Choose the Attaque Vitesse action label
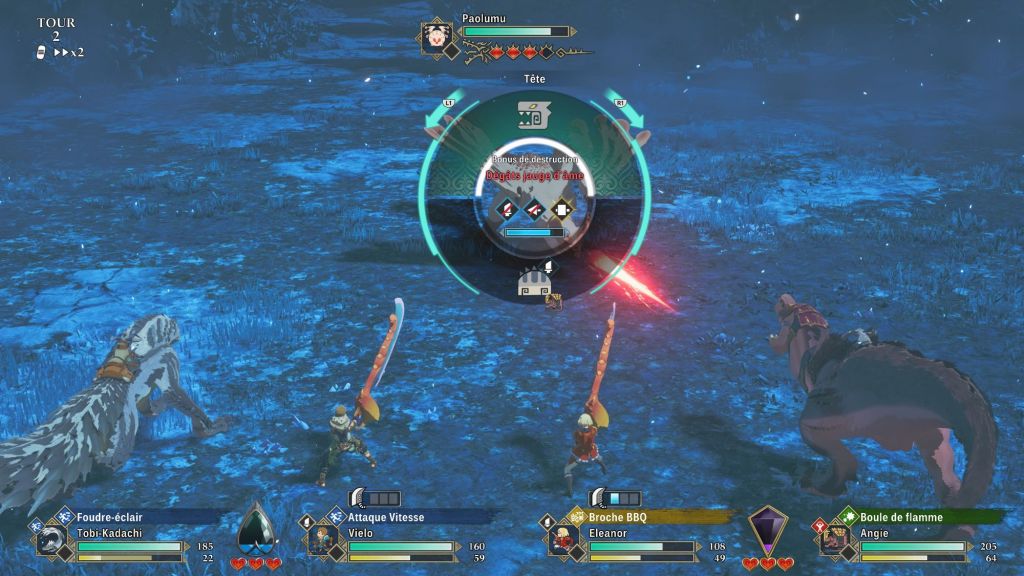Screen dimensions: 1024x576 click(386, 517)
